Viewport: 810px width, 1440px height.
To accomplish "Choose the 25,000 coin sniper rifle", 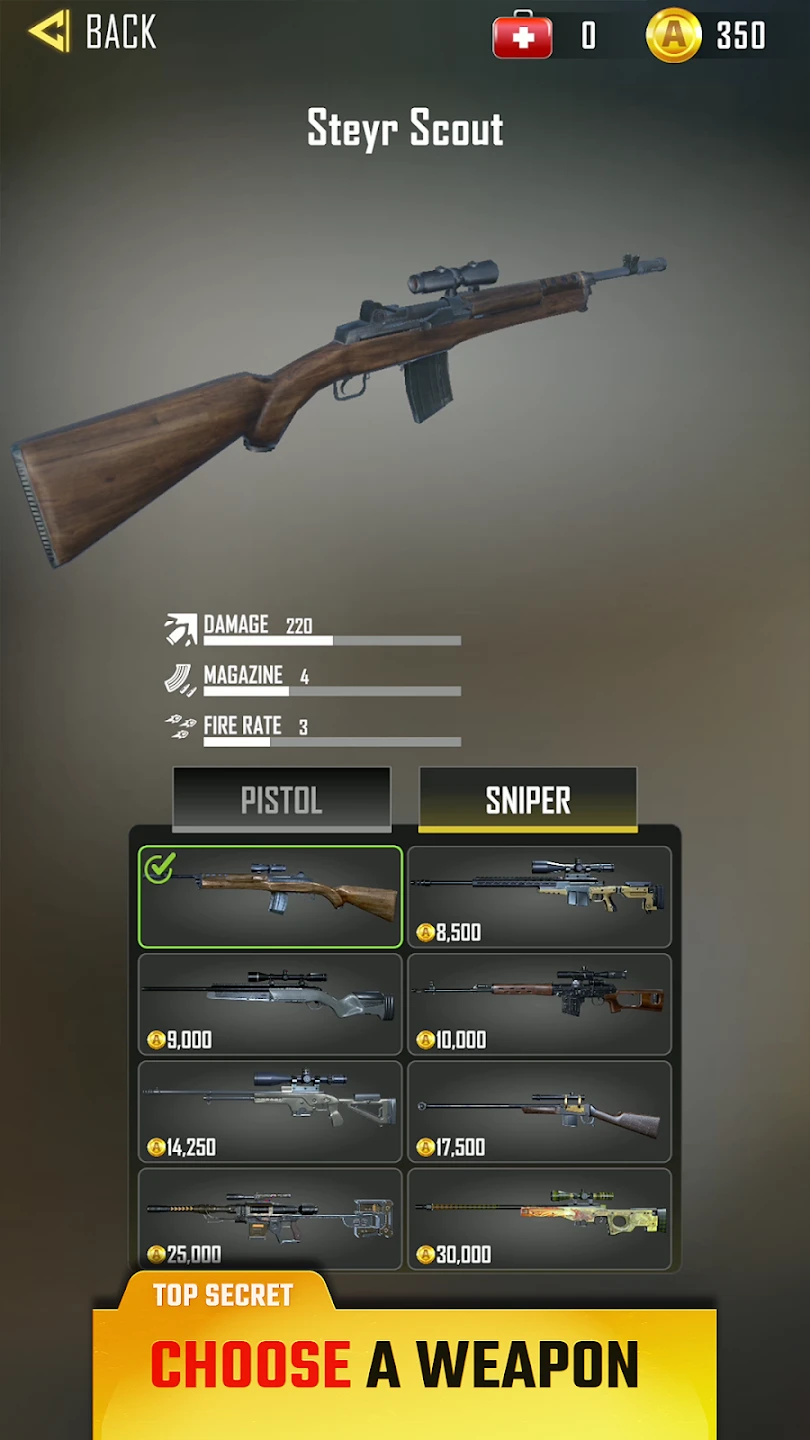I will point(270,1218).
